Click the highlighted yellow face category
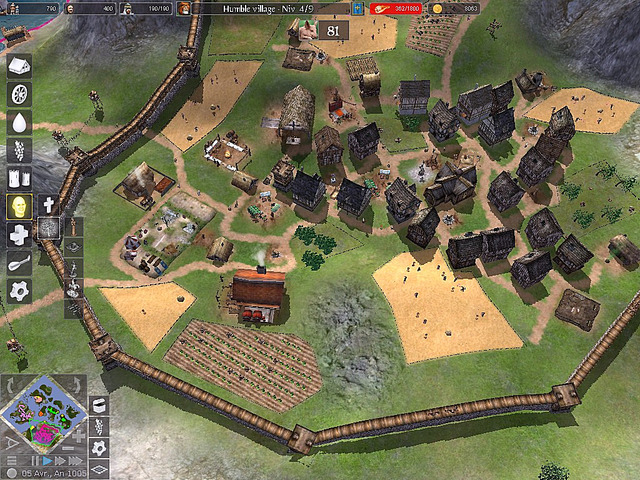This screenshot has height=480, width=640. pyautogui.click(x=19, y=206)
